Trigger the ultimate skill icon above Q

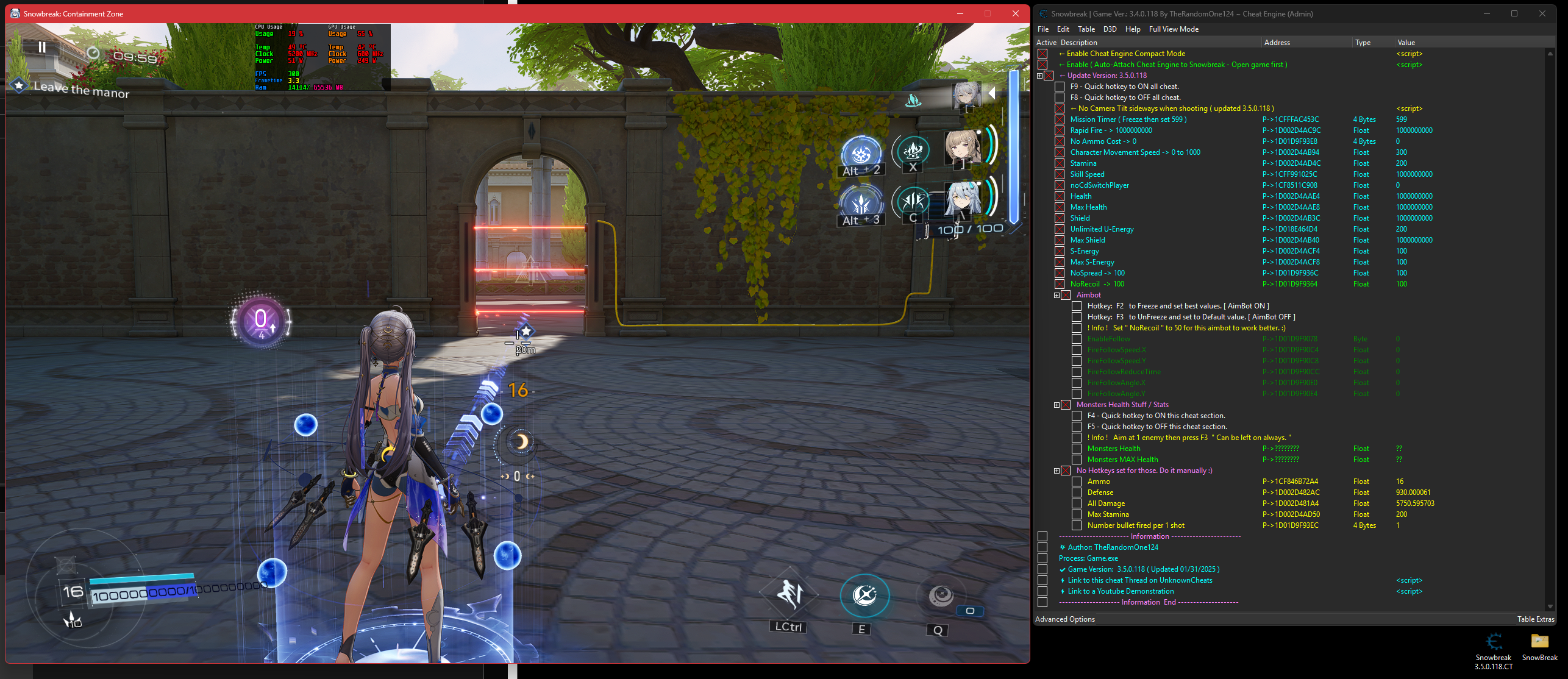coord(940,595)
